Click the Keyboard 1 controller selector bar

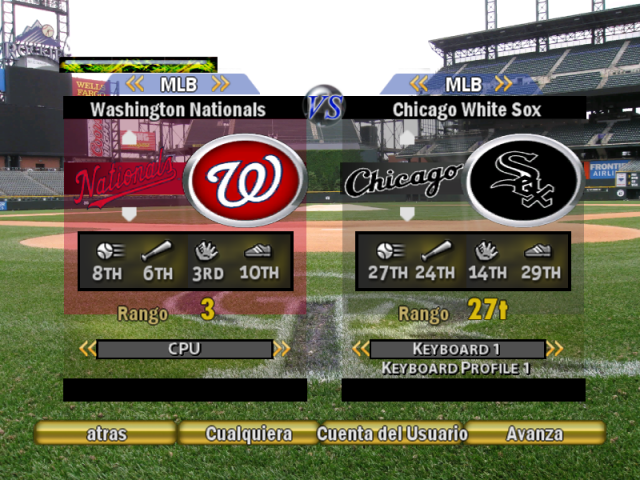click(457, 349)
